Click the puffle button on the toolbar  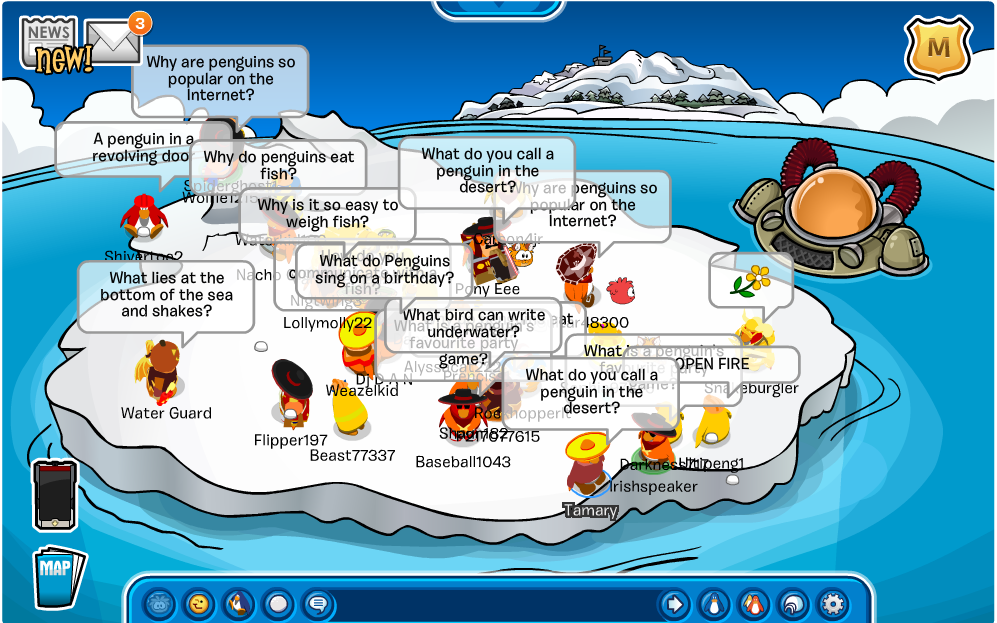point(160,604)
